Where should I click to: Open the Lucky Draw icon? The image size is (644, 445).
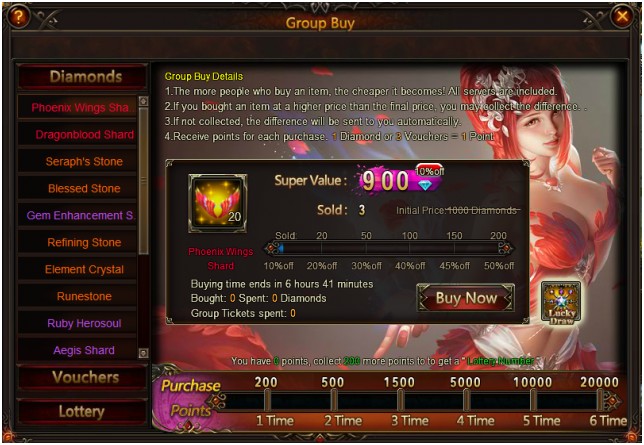561,301
